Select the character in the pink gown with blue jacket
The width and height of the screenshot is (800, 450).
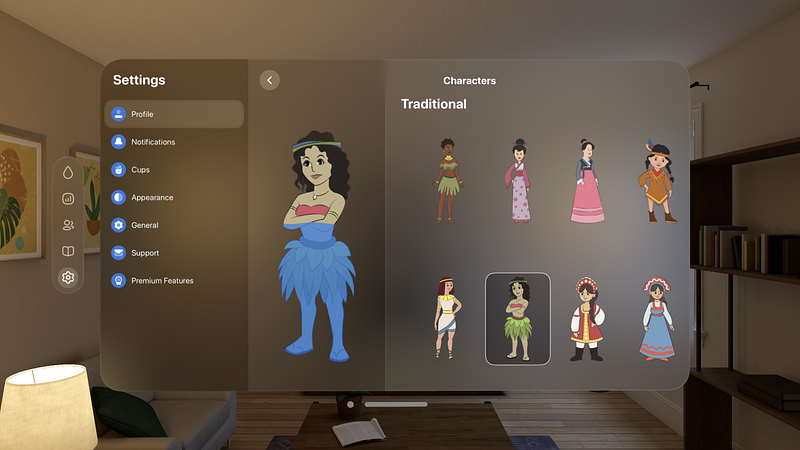tap(587, 180)
